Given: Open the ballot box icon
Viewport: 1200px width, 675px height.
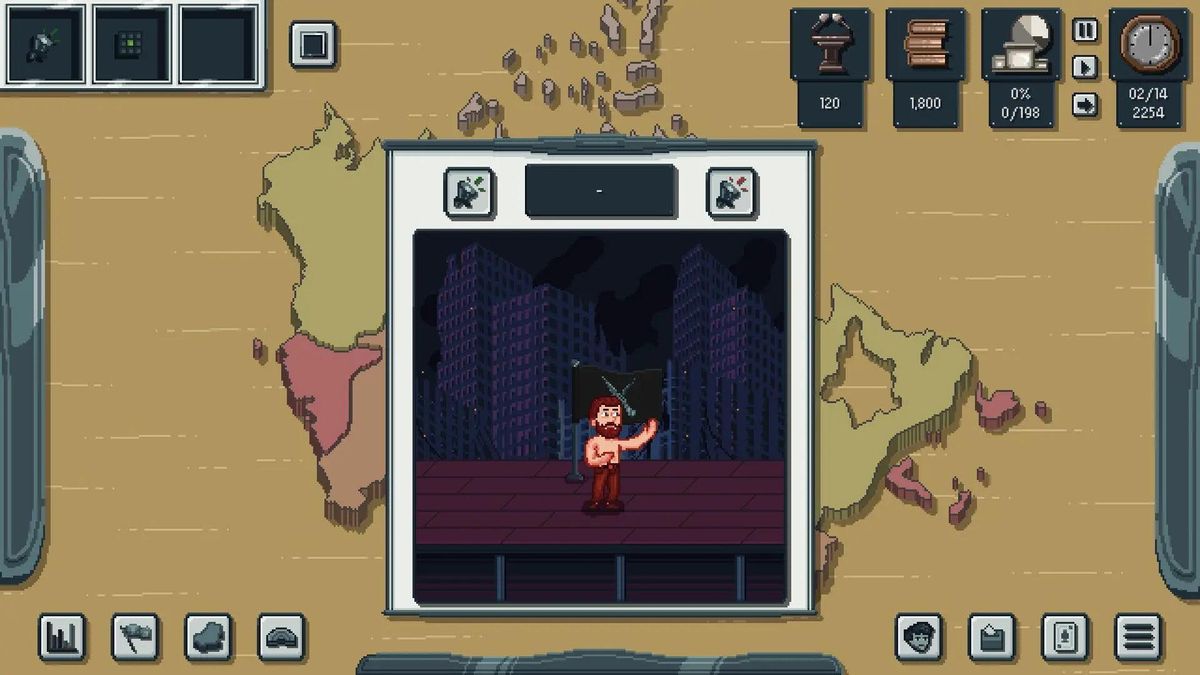Looking at the screenshot, I should coord(992,637).
